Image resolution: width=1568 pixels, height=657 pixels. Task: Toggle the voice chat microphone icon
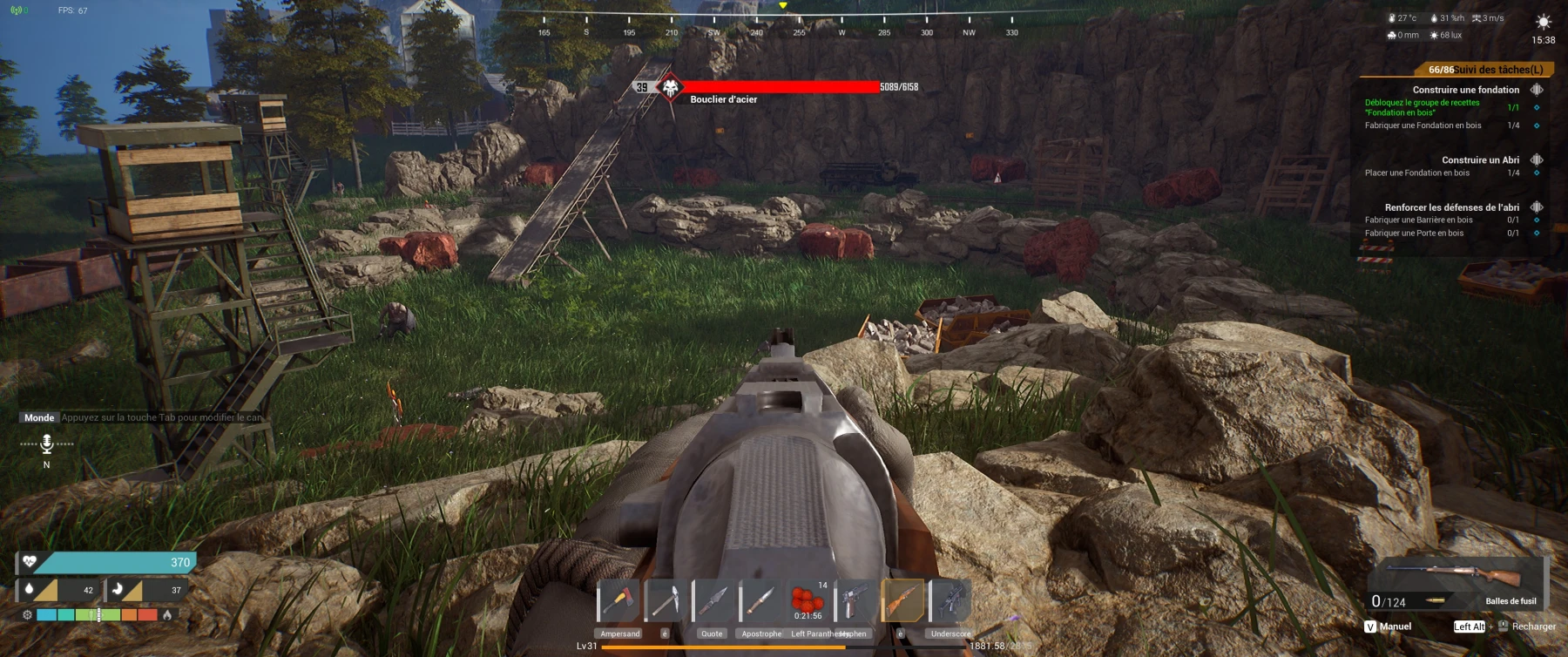47,444
